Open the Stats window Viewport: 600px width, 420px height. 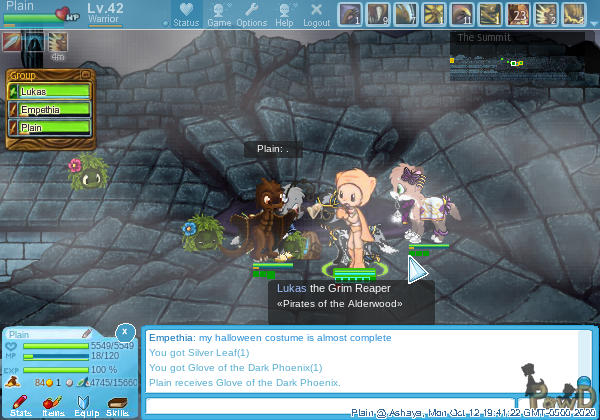(x=21, y=404)
